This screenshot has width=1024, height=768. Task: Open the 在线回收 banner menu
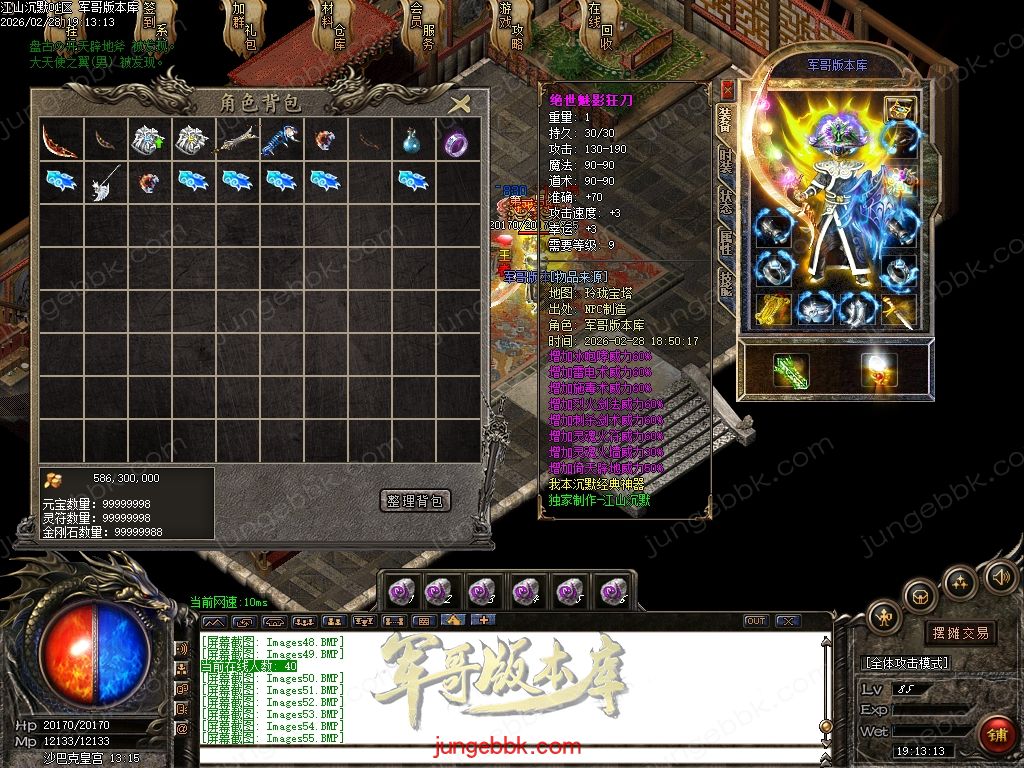coord(600,30)
